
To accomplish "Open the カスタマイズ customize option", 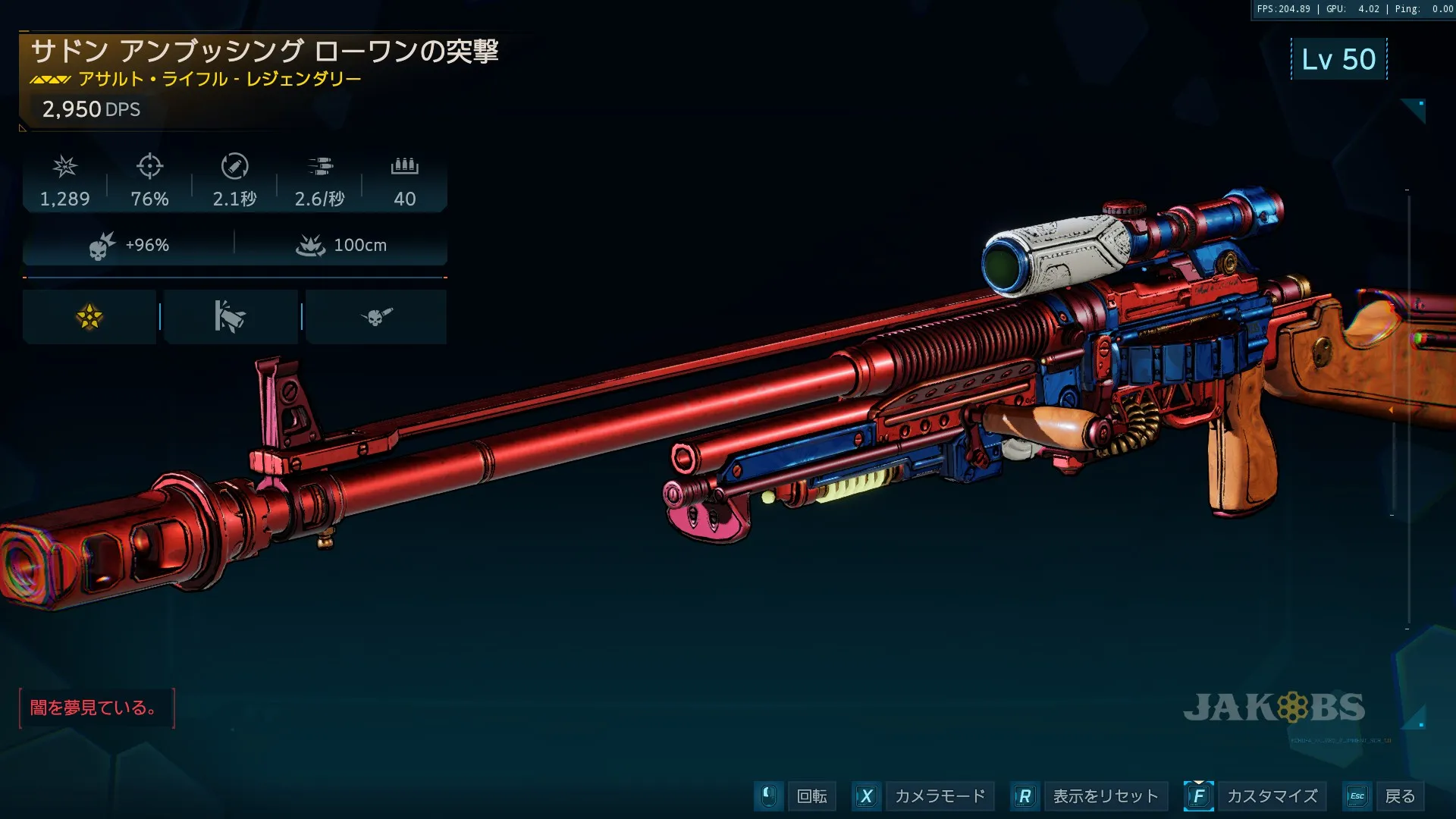I will click(1272, 796).
